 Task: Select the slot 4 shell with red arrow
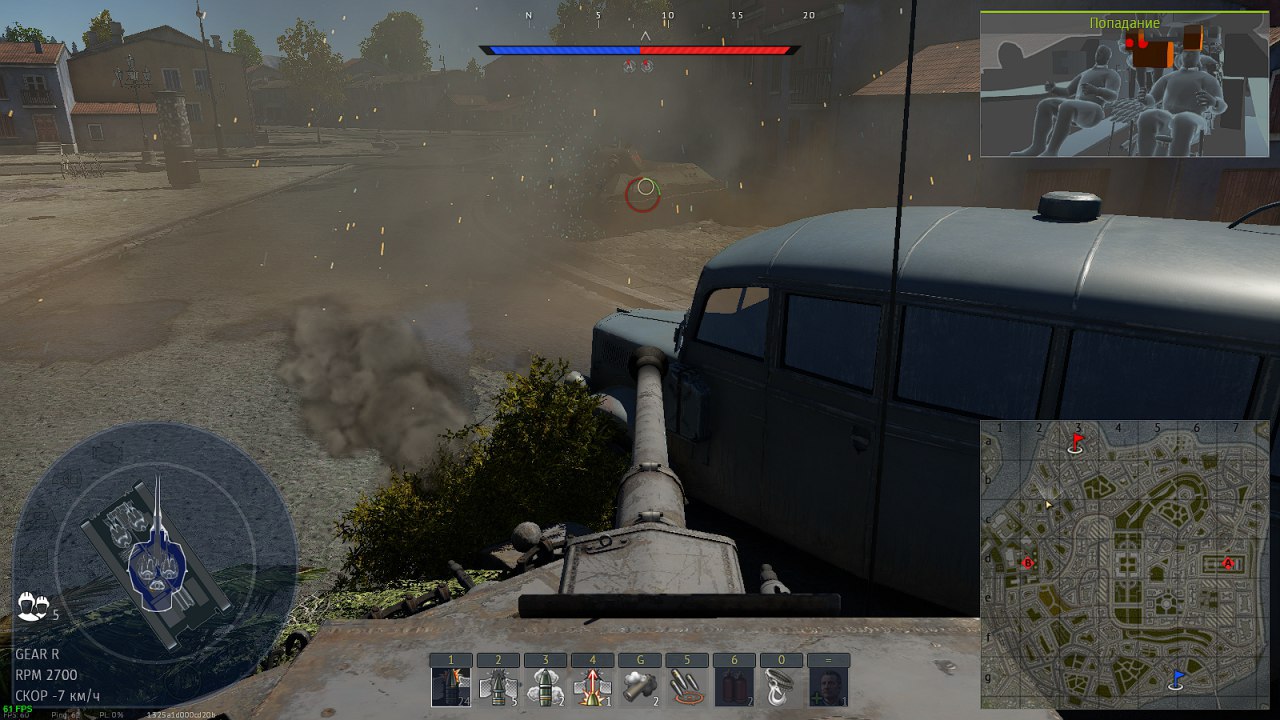pos(592,687)
